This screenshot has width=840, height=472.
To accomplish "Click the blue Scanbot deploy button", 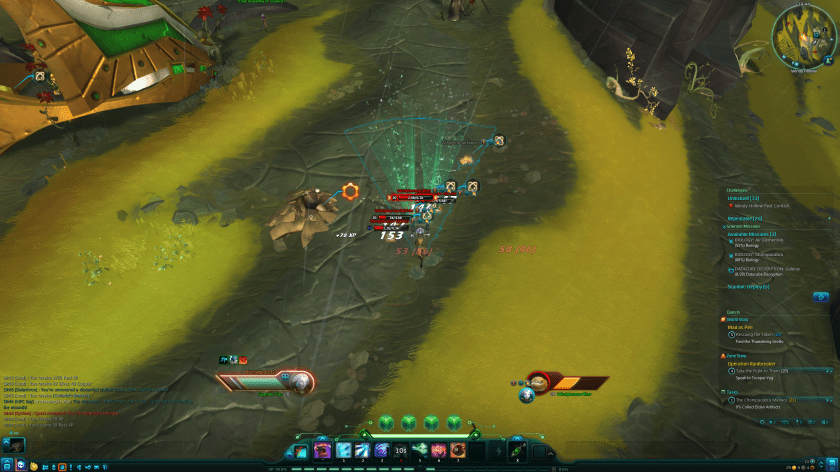I will click(820, 297).
